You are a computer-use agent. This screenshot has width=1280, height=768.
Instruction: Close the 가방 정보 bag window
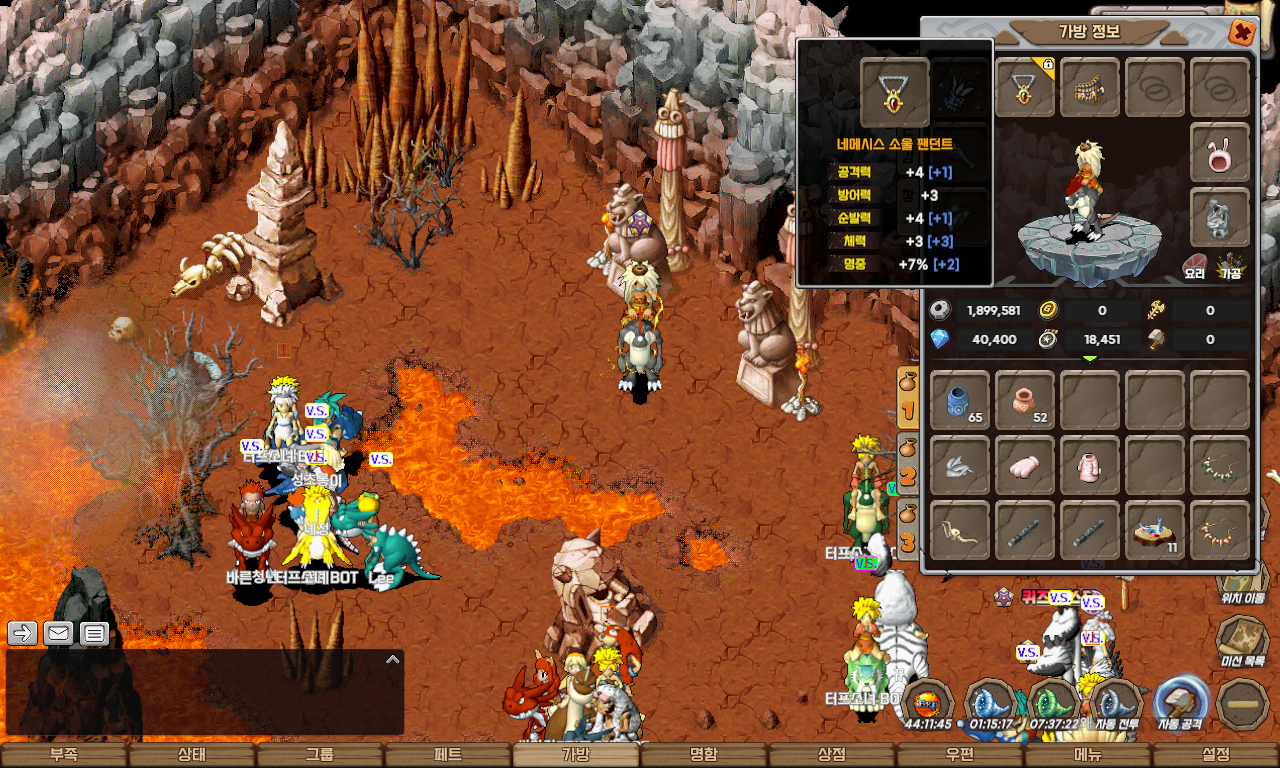tap(1241, 33)
